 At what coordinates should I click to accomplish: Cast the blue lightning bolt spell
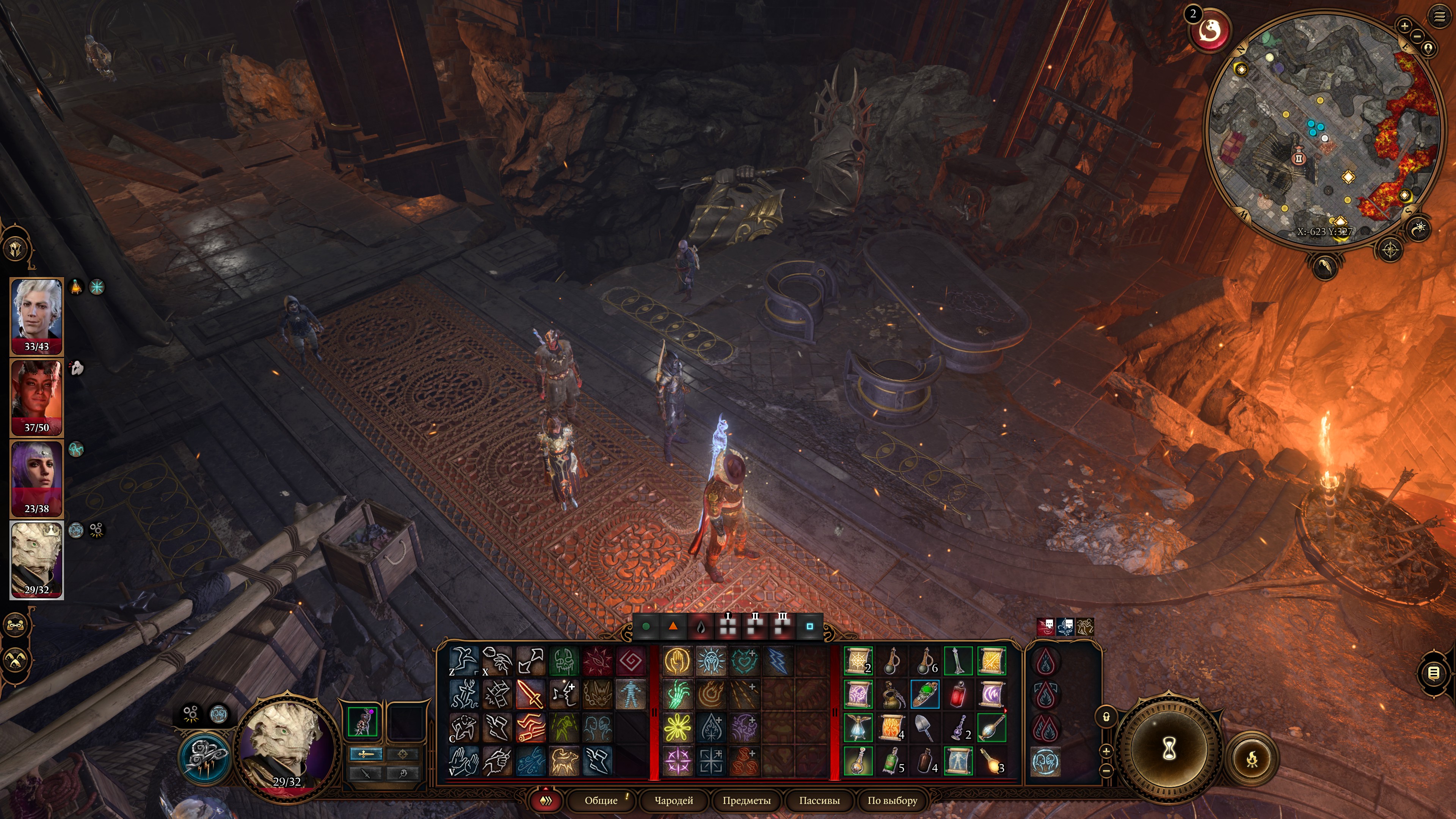tap(777, 661)
